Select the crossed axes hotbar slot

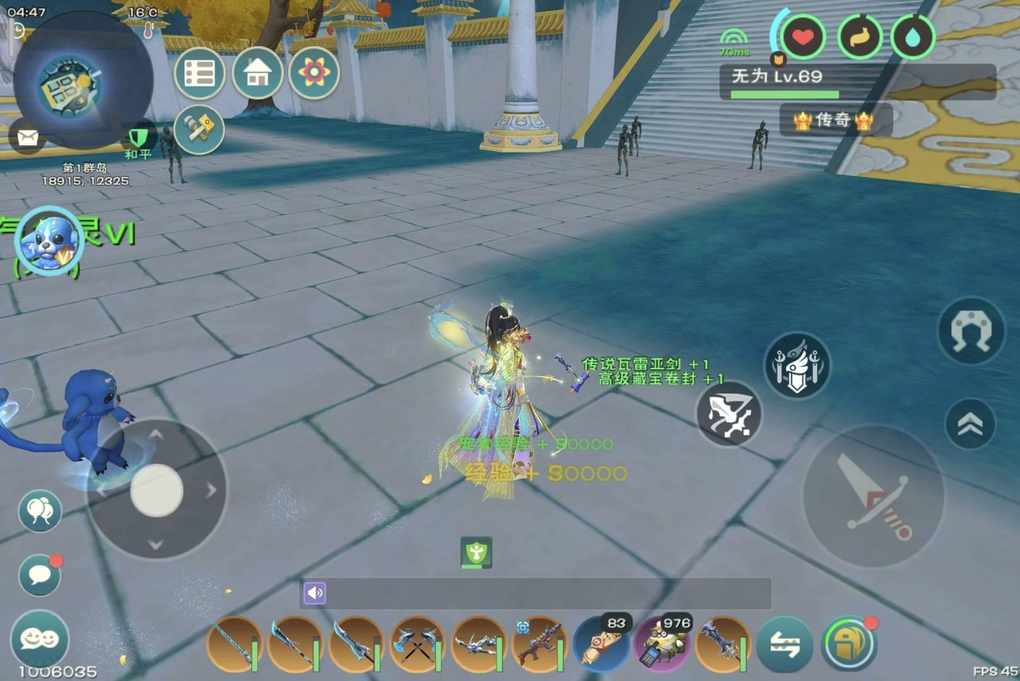(x=417, y=643)
